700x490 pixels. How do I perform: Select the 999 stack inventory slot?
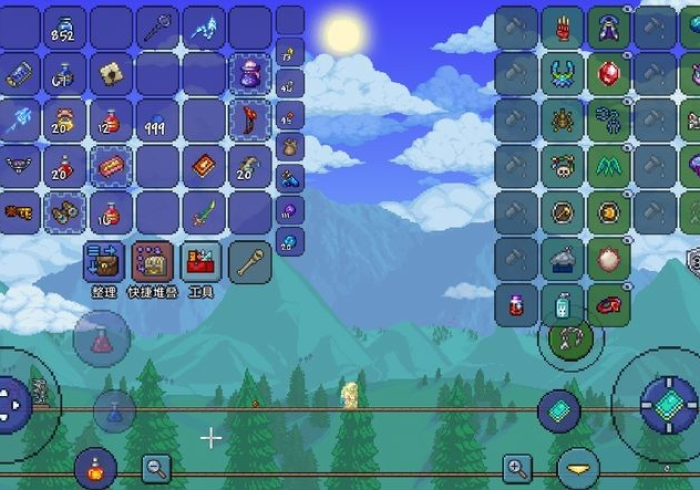click(157, 119)
